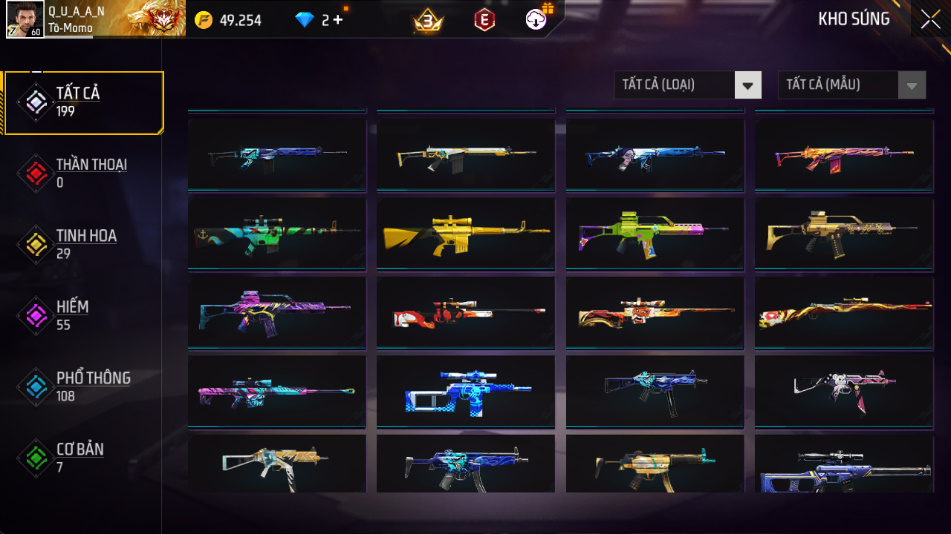951x534 pixels.
Task: Open the player profile avatar
Action: (x=24, y=19)
